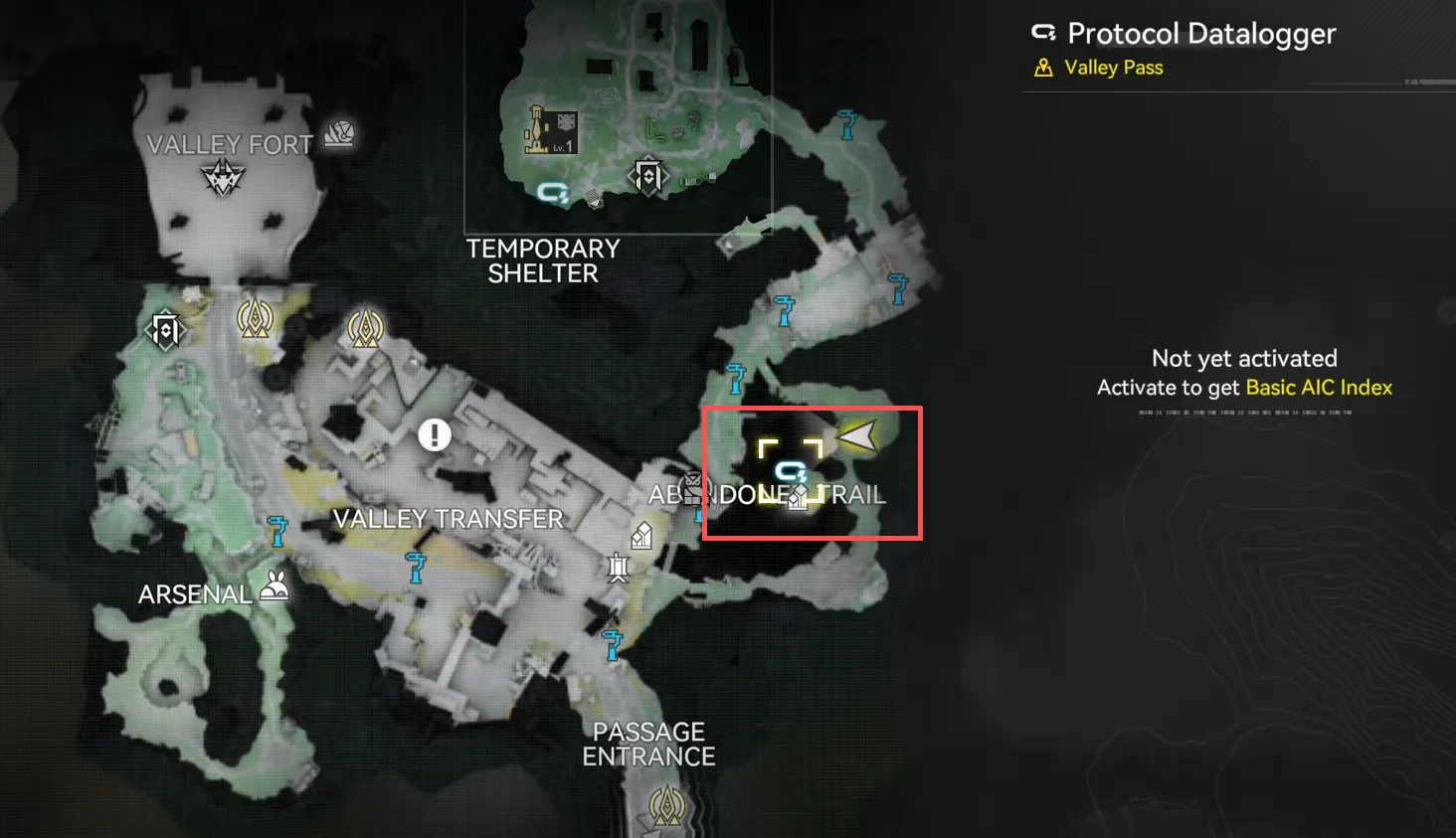Click the white exclamation quest marker
This screenshot has height=838, width=1456.
(x=435, y=434)
